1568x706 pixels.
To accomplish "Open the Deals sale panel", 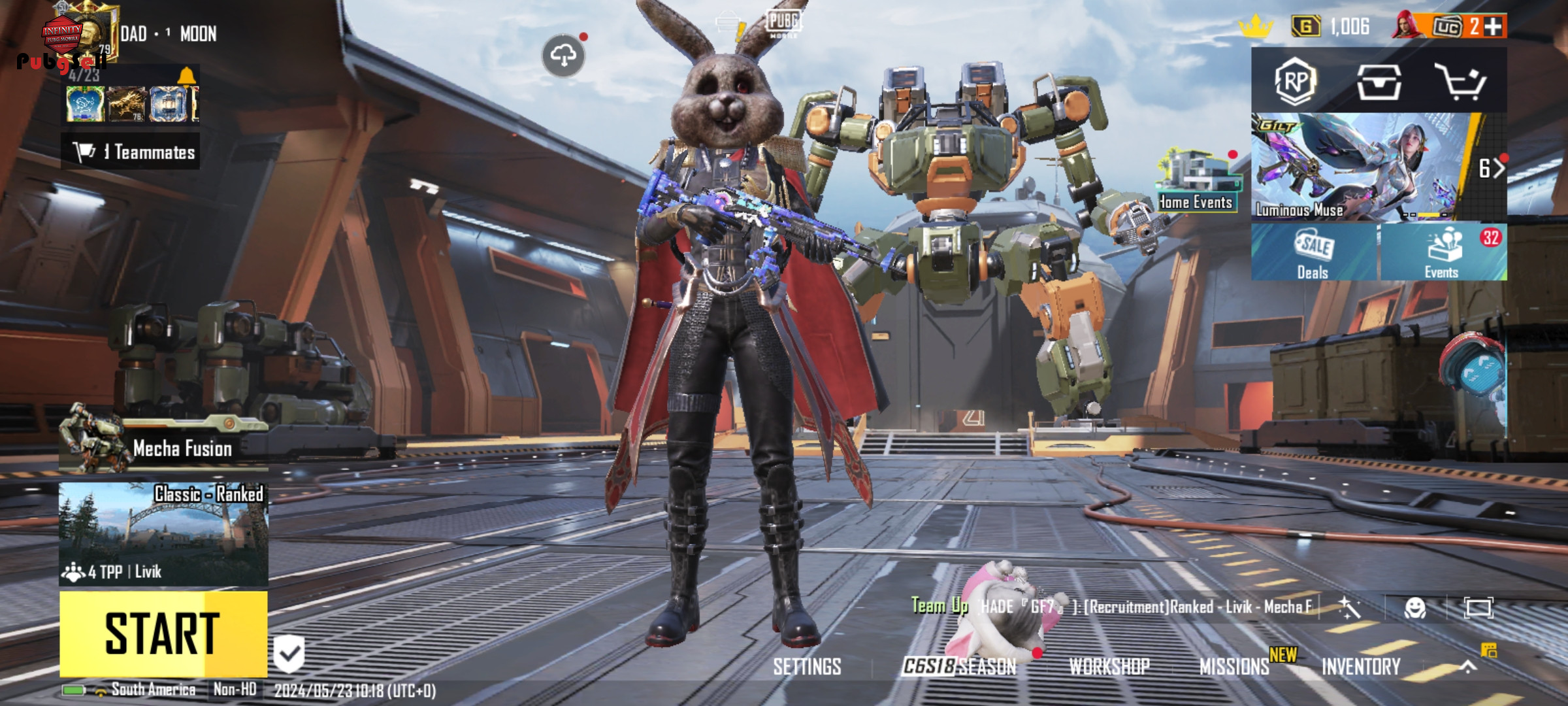I will pos(1313,252).
